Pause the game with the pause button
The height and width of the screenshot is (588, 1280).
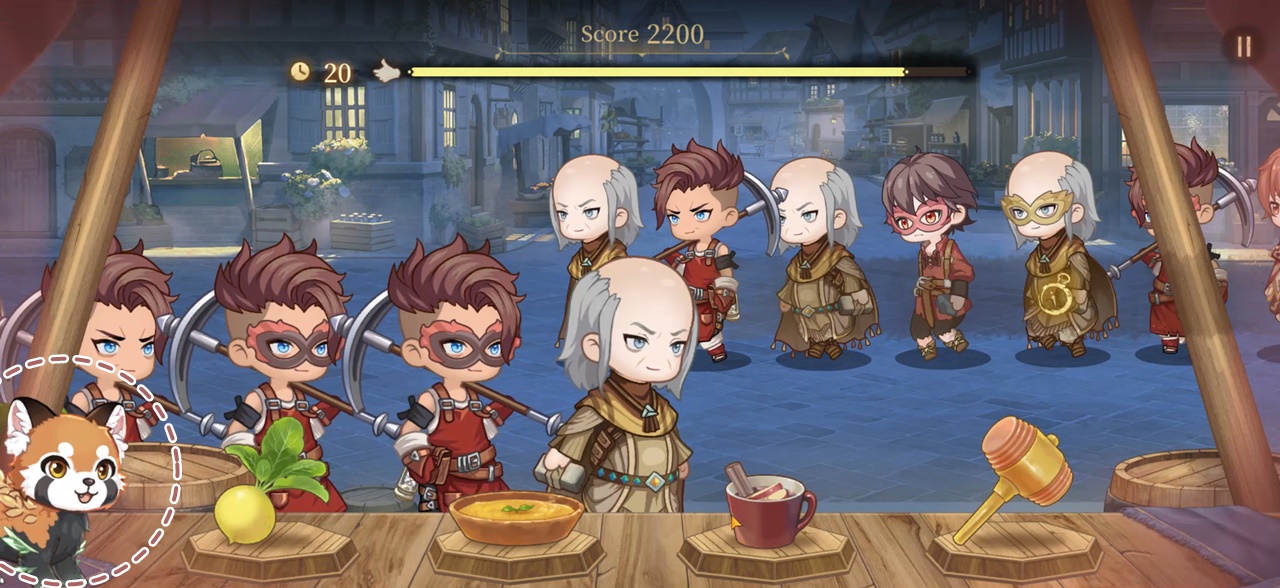pos(1244,47)
